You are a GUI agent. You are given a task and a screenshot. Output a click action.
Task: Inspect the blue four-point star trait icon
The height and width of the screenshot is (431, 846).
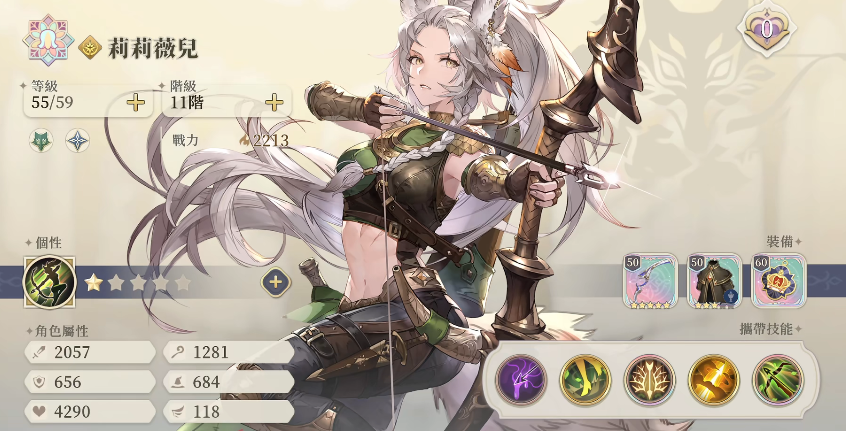coord(77,140)
